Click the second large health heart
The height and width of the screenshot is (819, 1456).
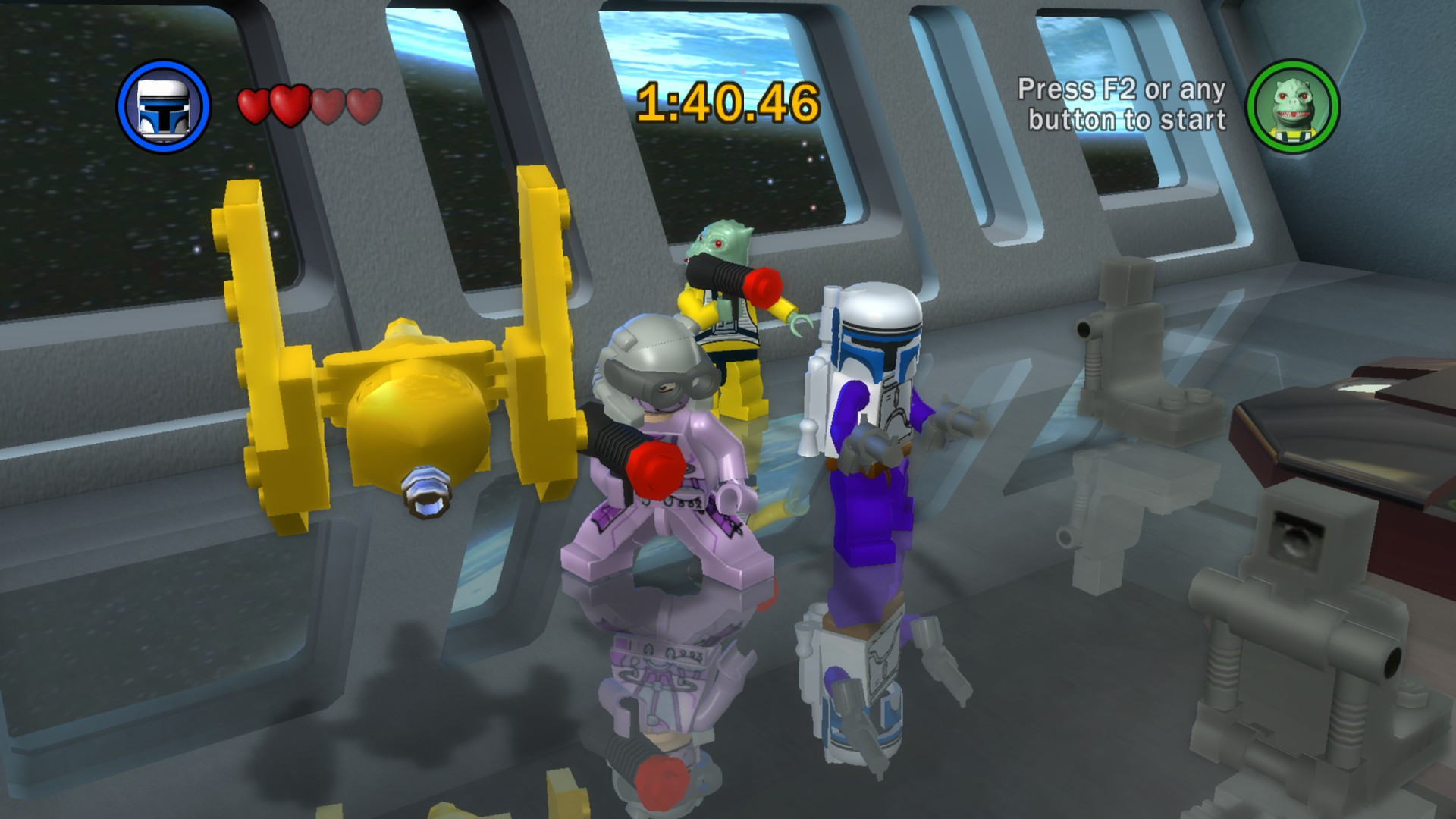(x=291, y=104)
